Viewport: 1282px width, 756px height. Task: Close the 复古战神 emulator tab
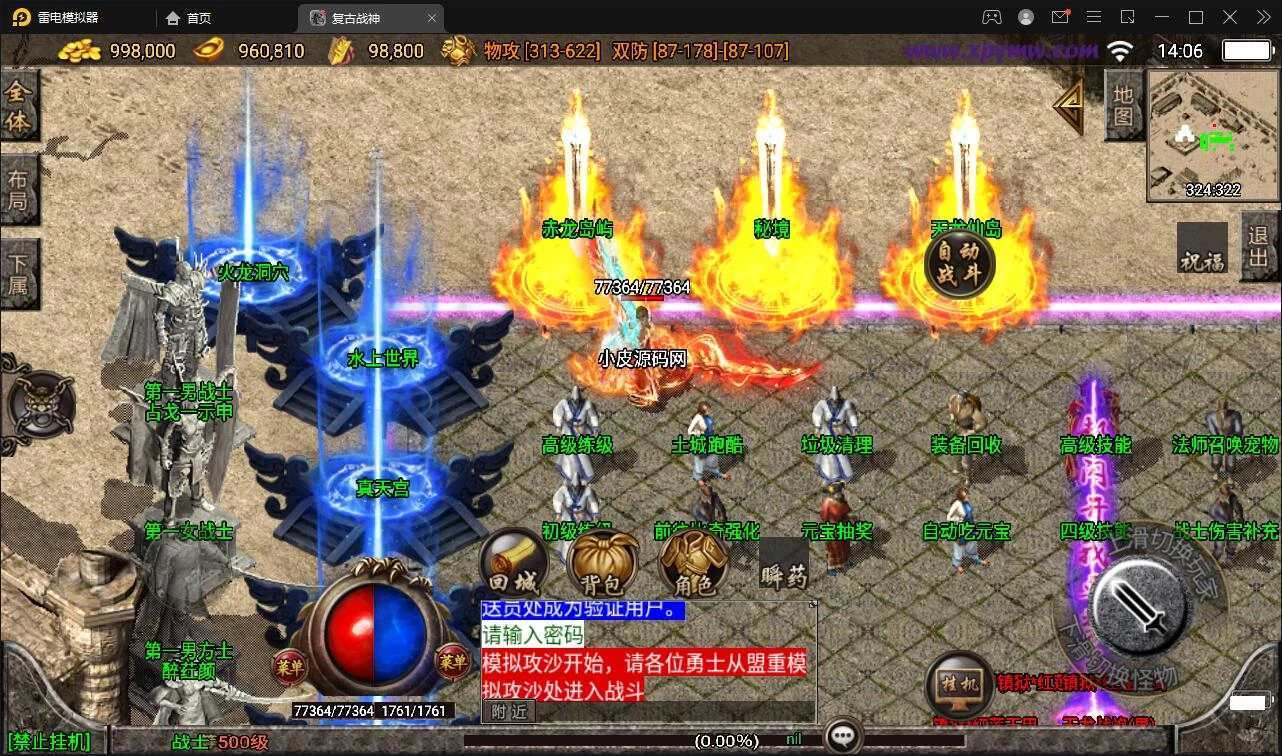(432, 18)
